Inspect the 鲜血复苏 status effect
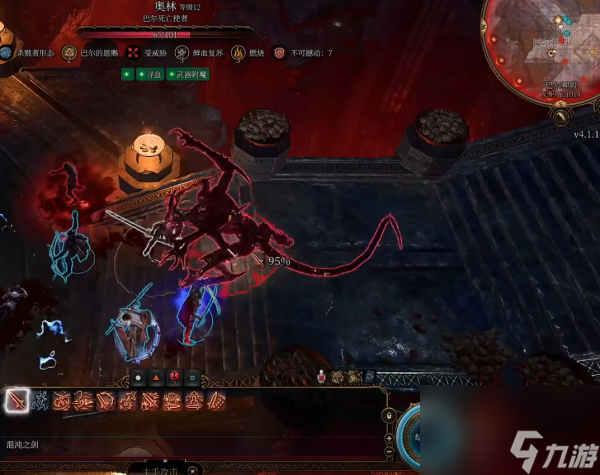This screenshot has width=600, height=475. (185, 52)
